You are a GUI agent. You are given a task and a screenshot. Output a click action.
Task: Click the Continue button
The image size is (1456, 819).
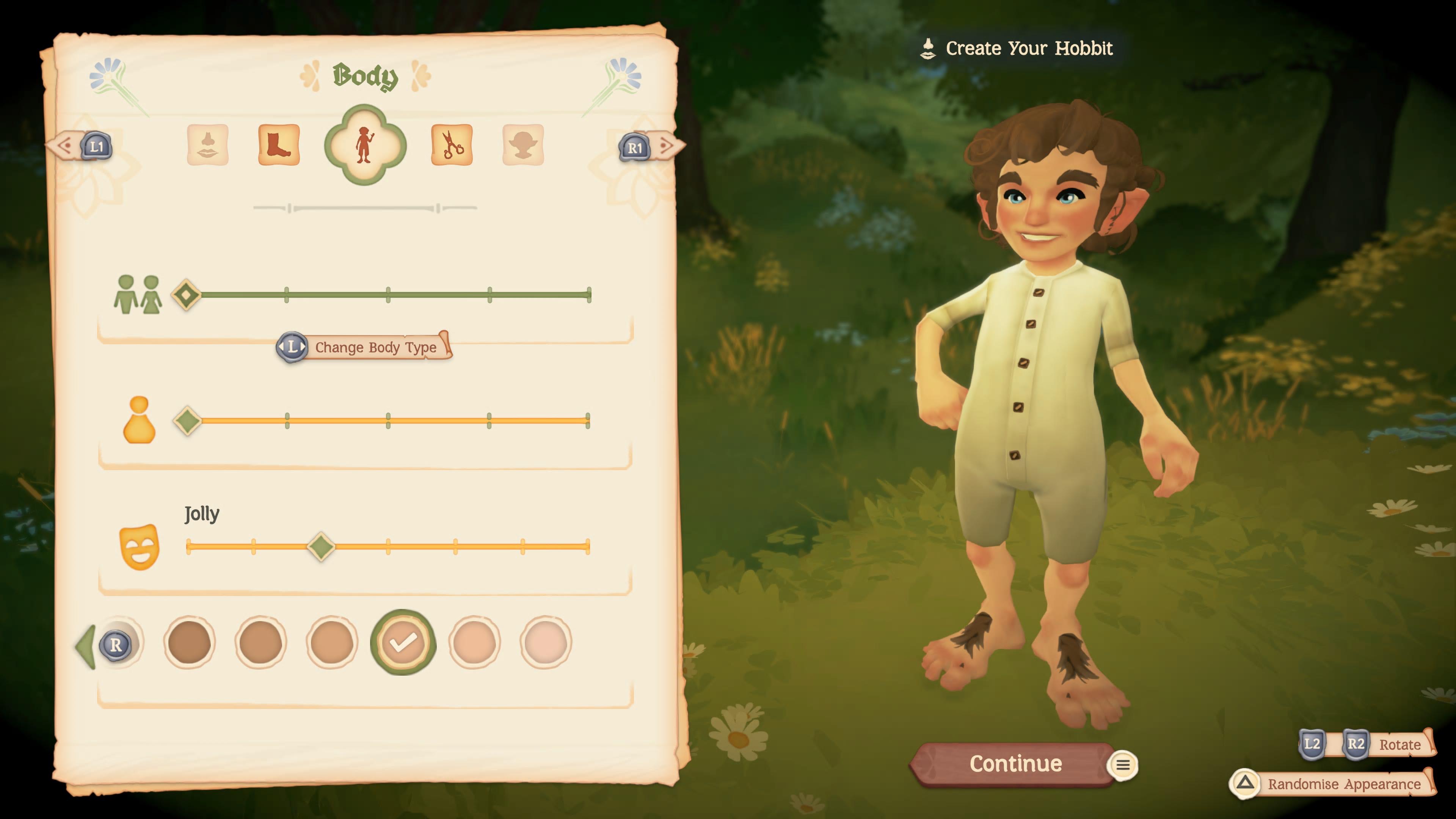point(1015,764)
